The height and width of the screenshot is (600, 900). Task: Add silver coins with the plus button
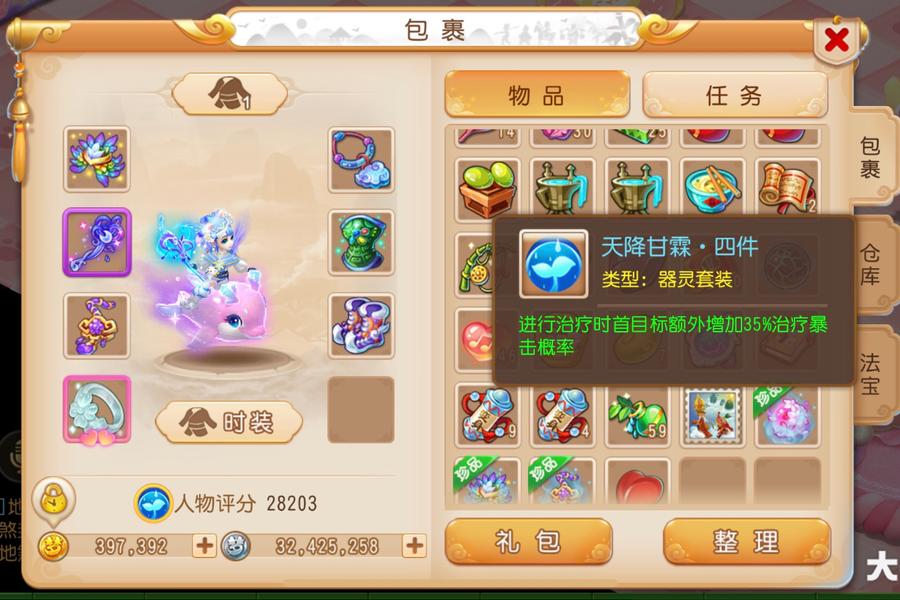point(414,546)
